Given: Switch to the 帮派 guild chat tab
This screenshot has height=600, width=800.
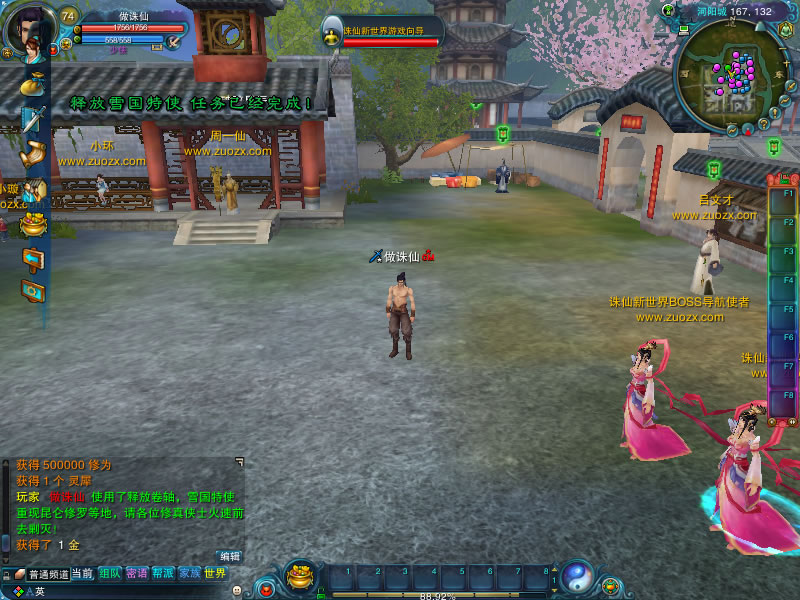Looking at the screenshot, I should click(163, 574).
